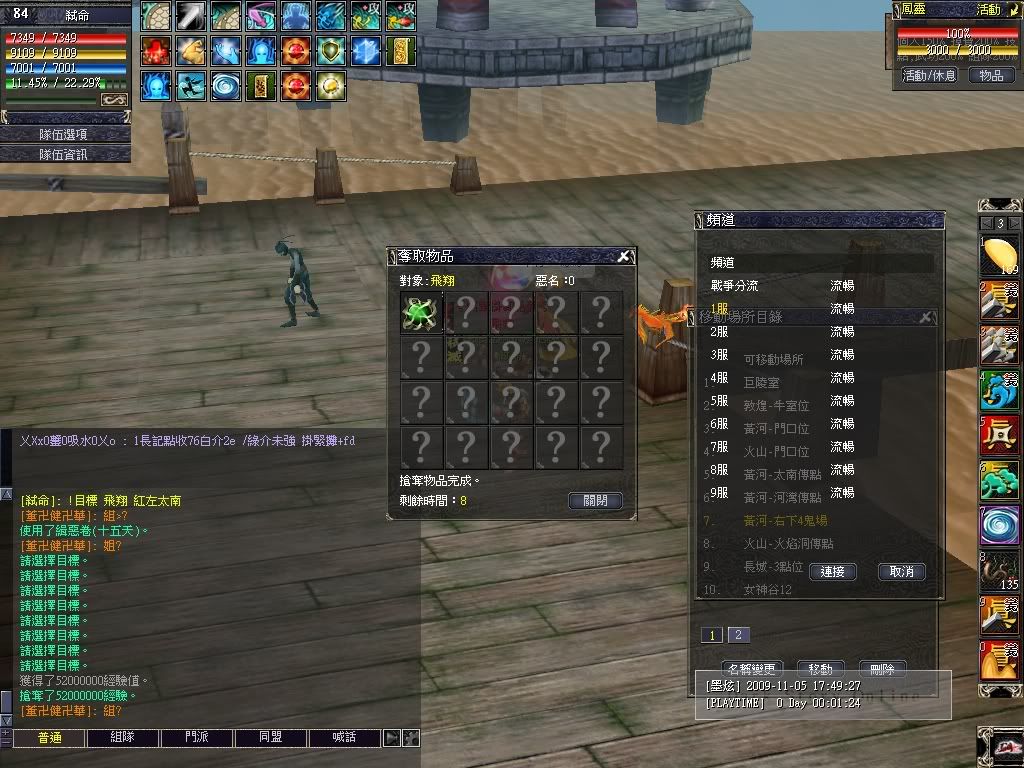1024x768 pixels.
Task: Click the red cross buff icon
Action: (156, 51)
